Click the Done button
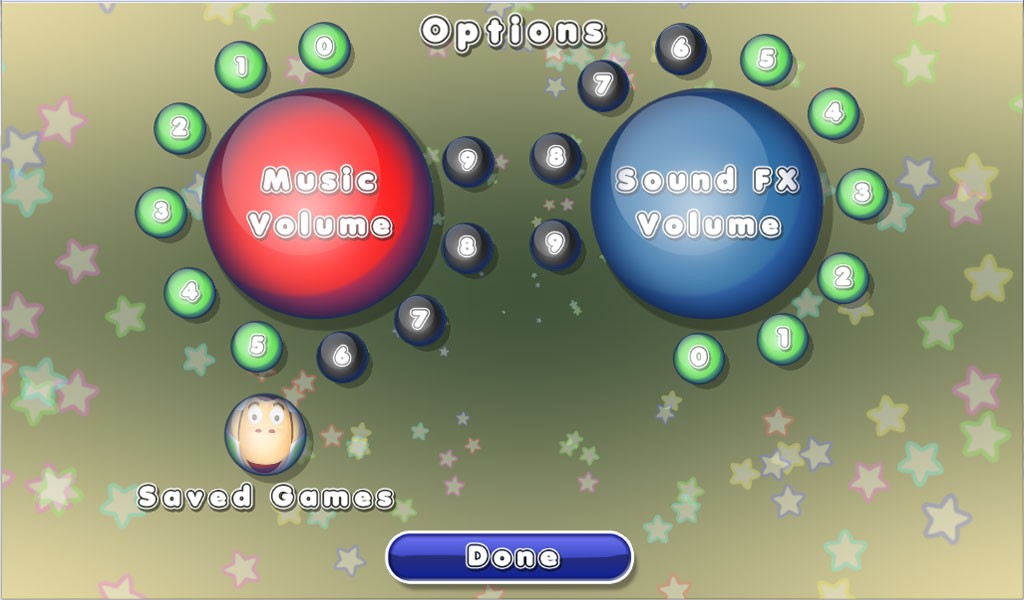 click(x=510, y=557)
